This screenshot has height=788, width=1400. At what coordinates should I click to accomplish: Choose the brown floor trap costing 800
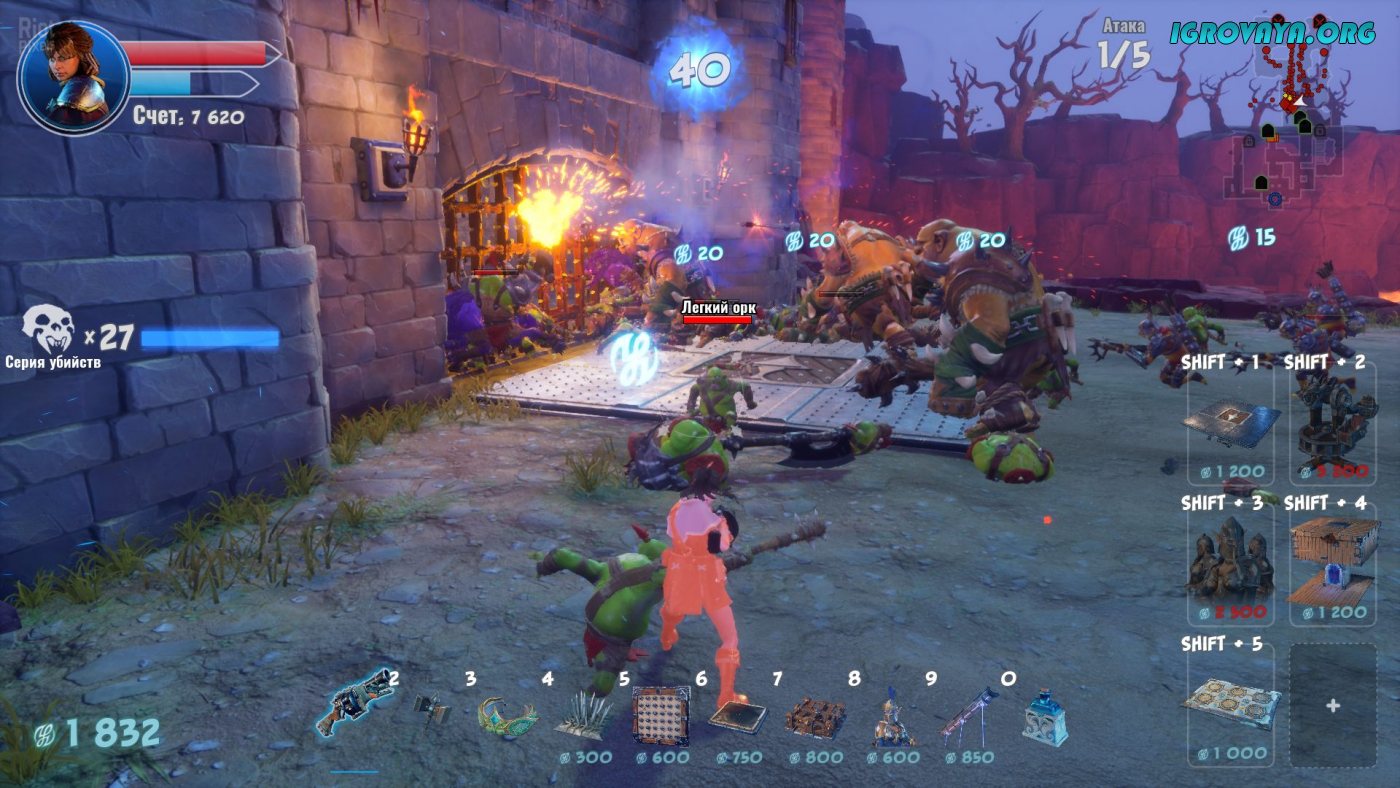tap(815, 718)
